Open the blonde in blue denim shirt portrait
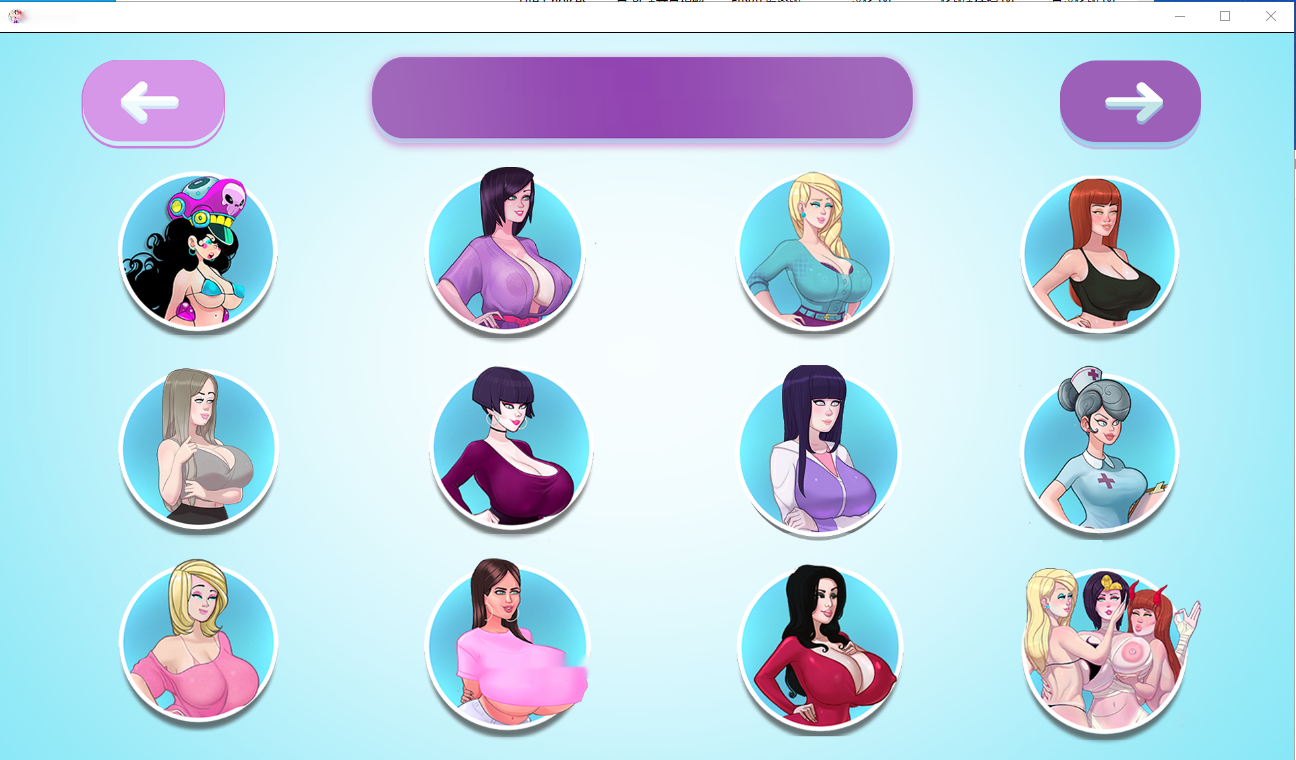This screenshot has width=1296, height=760. pyautogui.click(x=814, y=252)
